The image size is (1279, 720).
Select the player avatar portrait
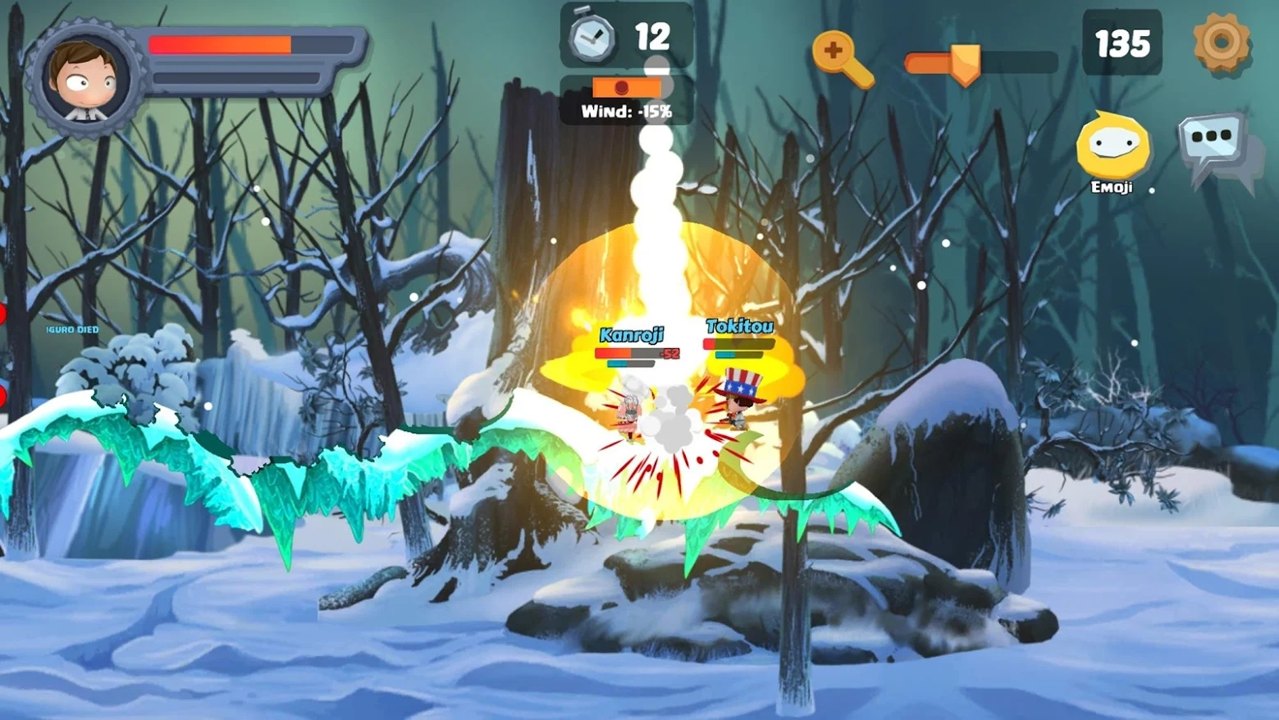tap(85, 77)
